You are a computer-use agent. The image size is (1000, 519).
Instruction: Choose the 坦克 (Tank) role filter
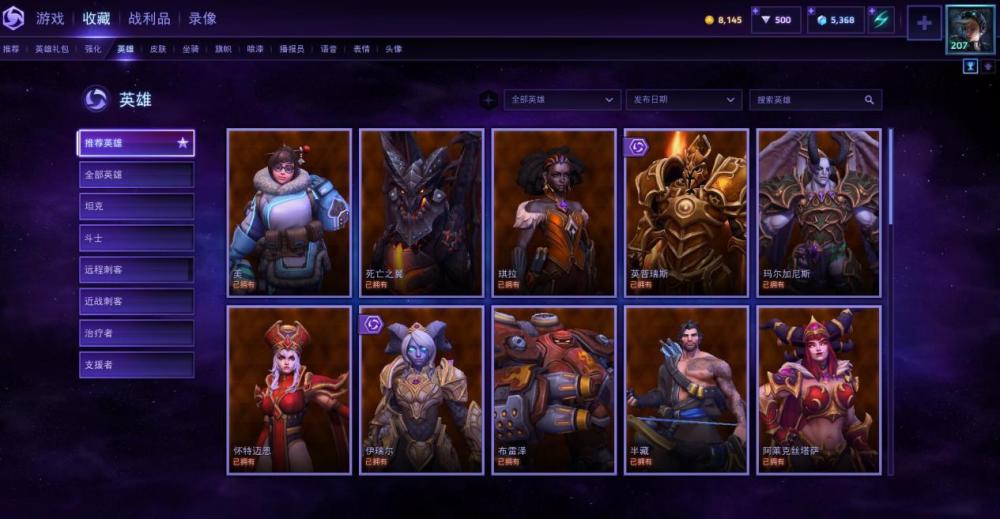pos(136,206)
